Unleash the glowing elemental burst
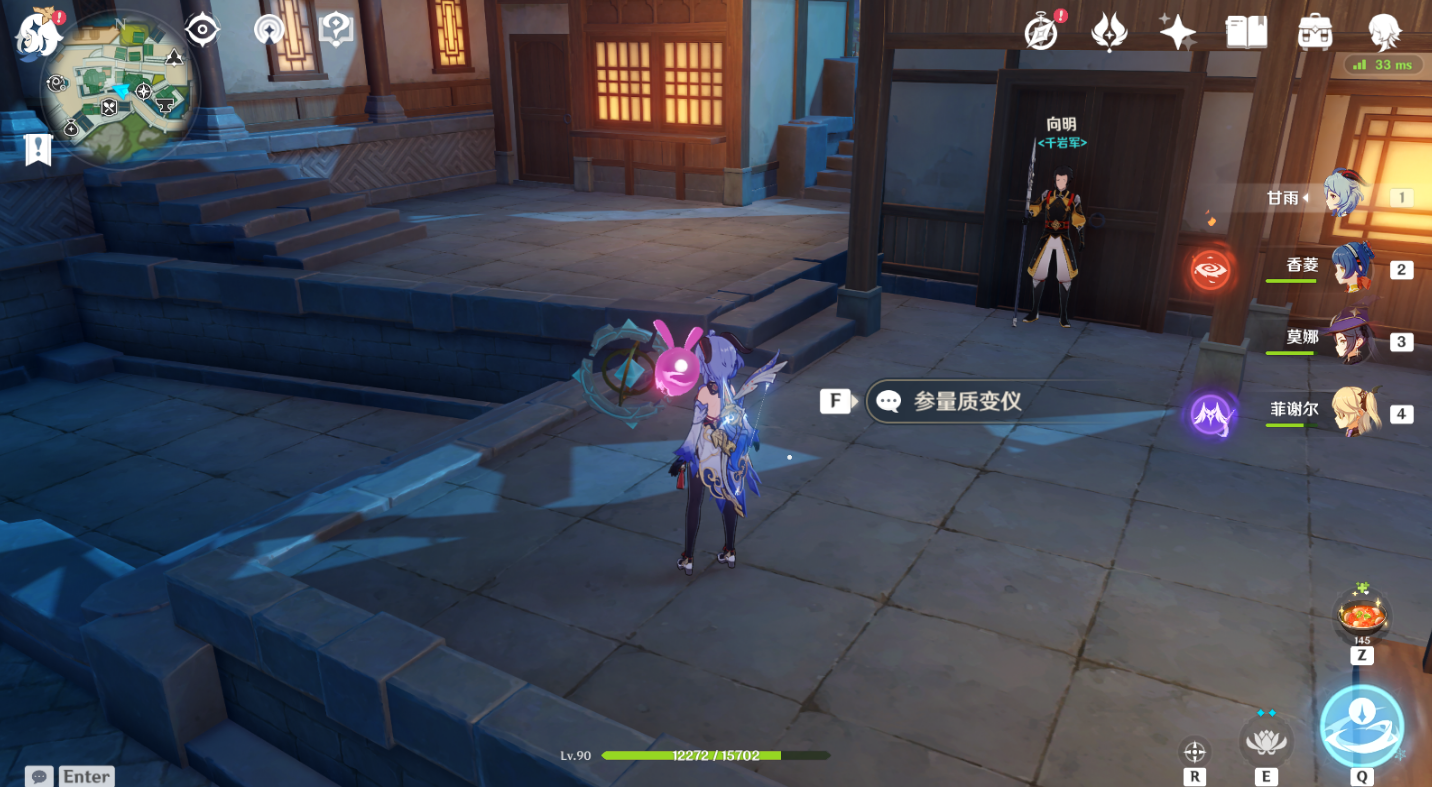 [1361, 725]
